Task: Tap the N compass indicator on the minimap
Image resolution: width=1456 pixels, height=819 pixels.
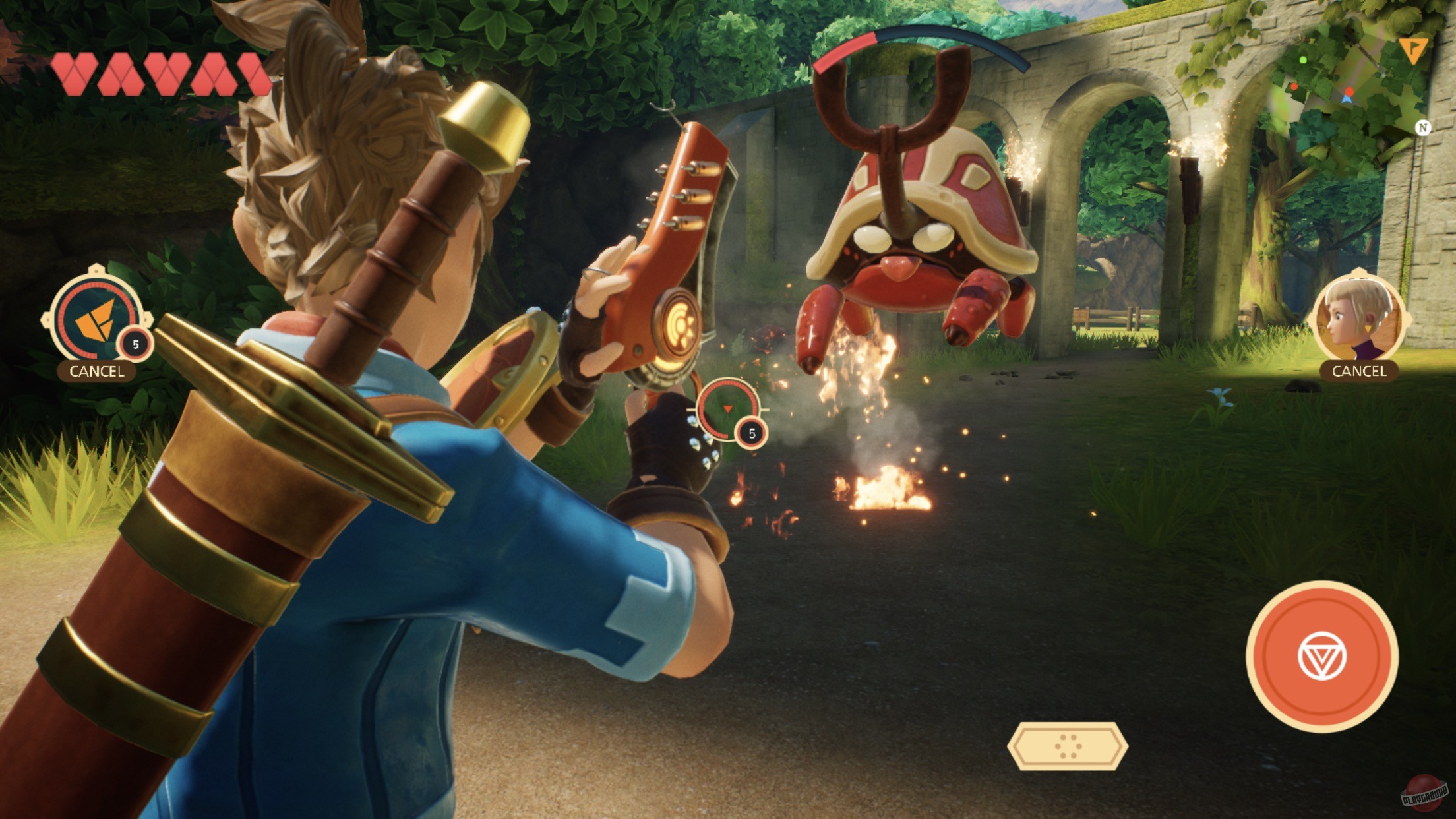Action: pyautogui.click(x=1424, y=127)
